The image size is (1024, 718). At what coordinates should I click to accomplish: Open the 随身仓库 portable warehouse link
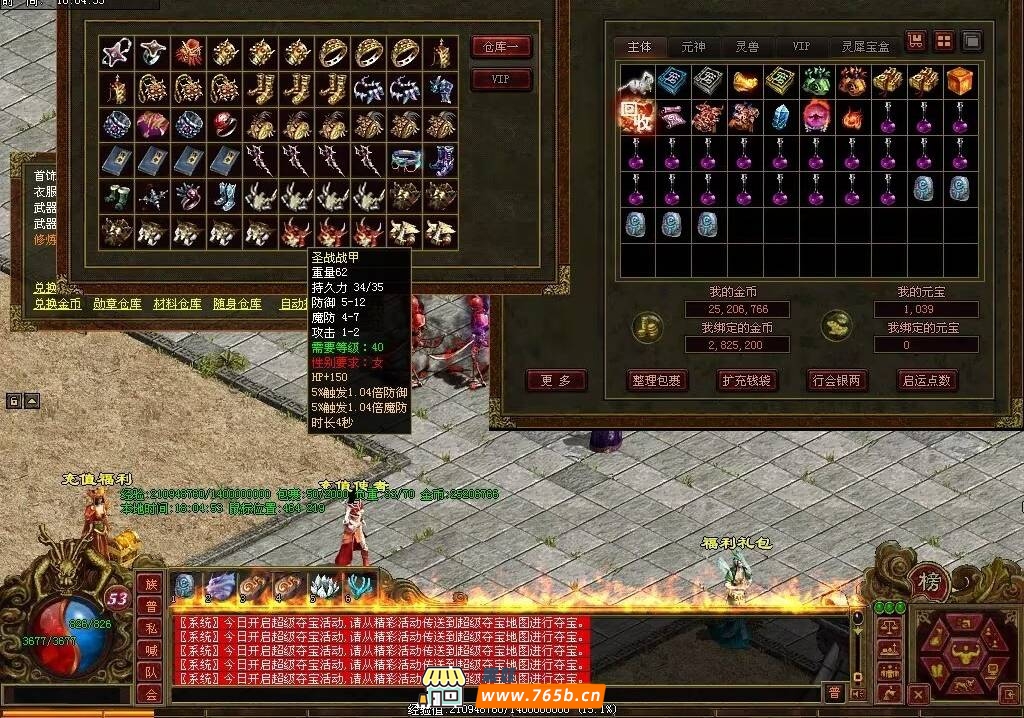tap(237, 304)
